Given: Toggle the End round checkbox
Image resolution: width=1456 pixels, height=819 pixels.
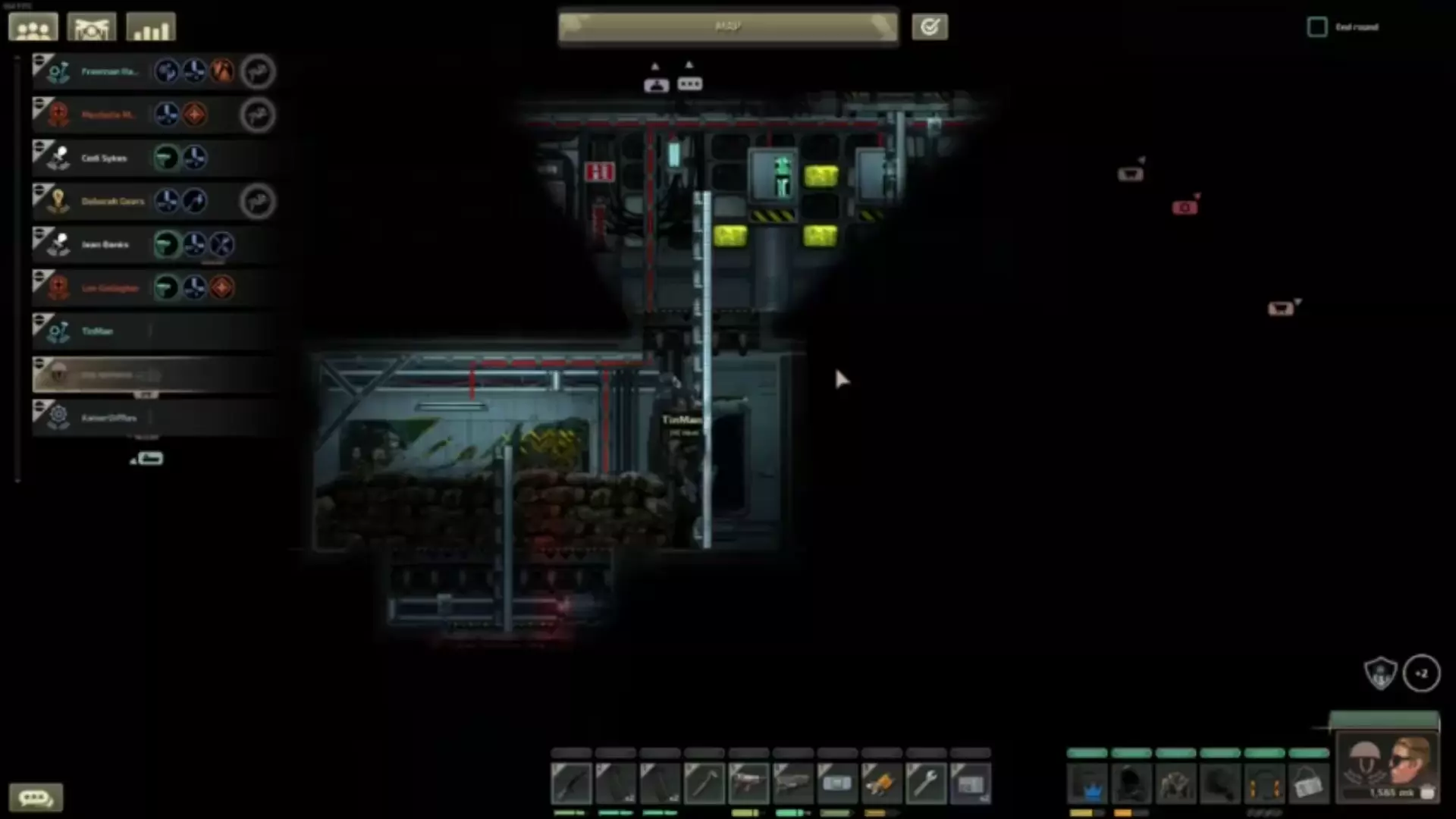Looking at the screenshot, I should [x=1316, y=27].
